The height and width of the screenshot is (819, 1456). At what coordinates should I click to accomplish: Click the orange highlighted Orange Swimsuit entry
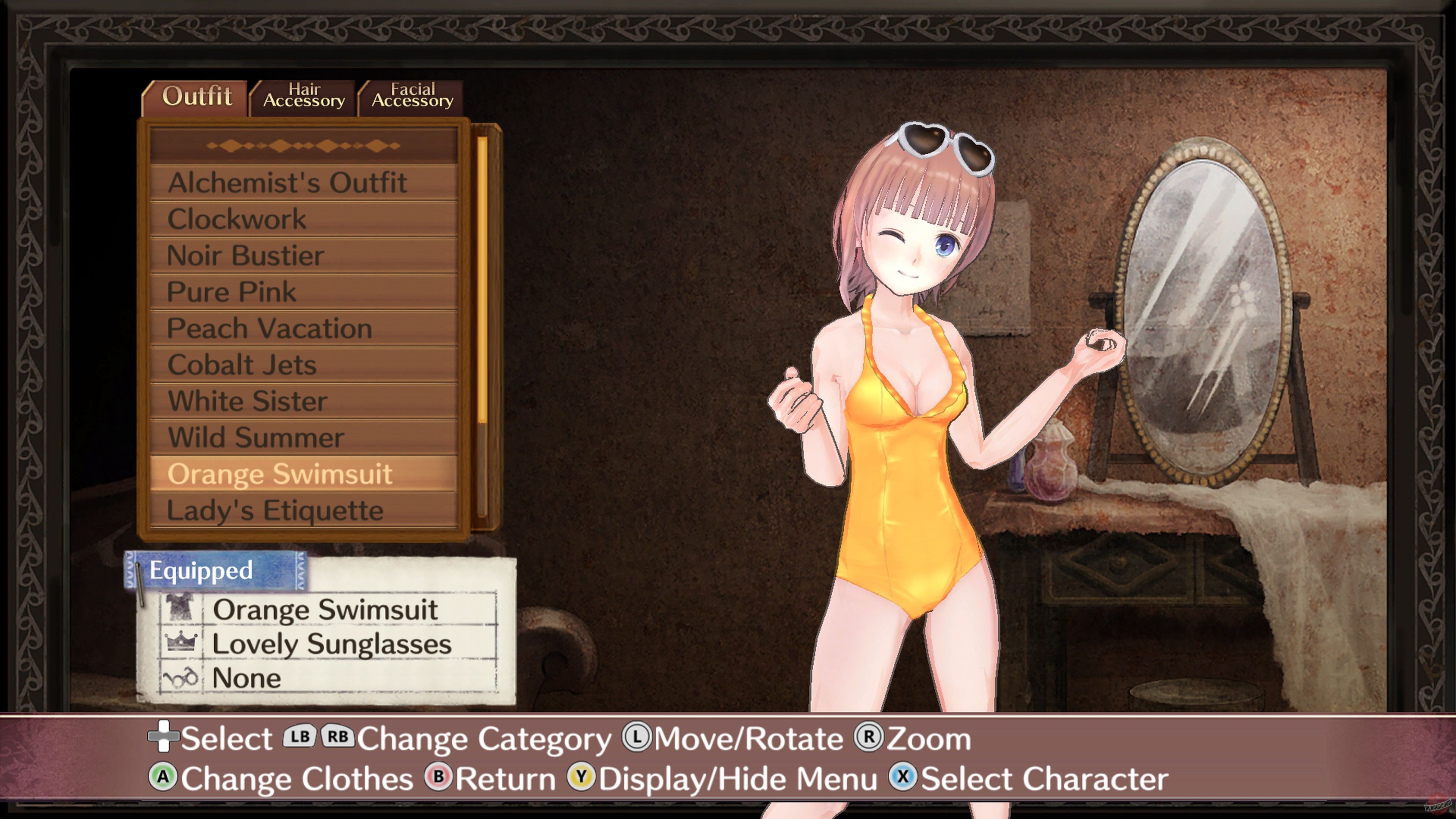tap(281, 474)
